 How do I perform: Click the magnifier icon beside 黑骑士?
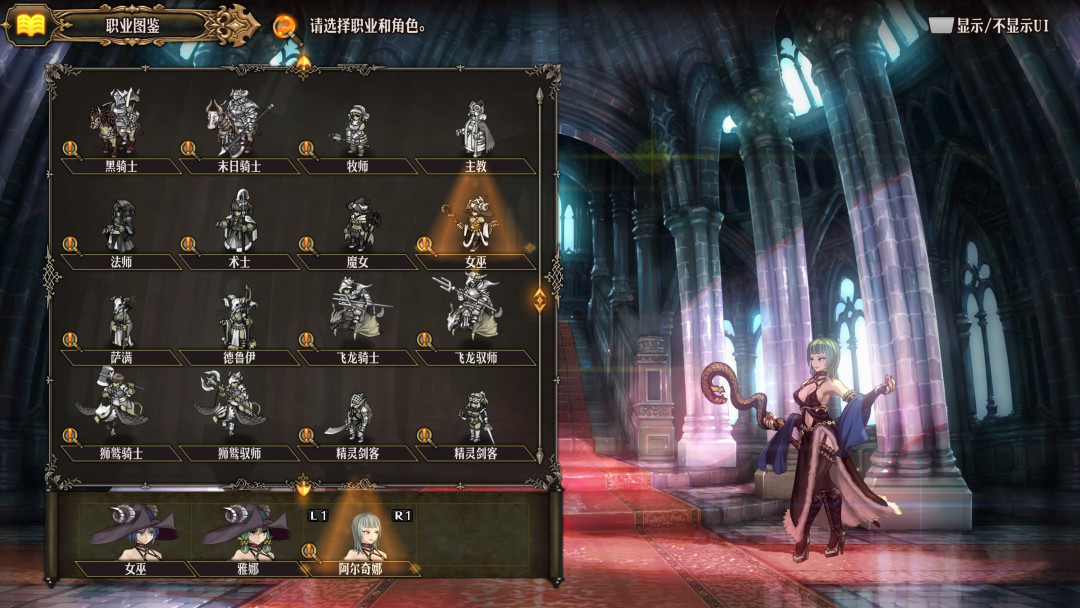(71, 149)
